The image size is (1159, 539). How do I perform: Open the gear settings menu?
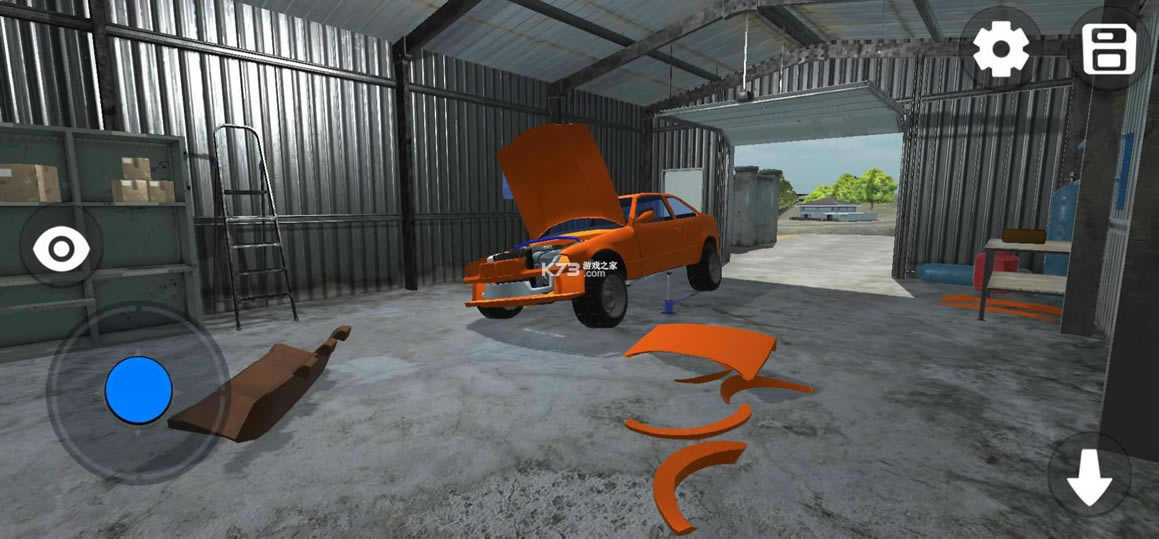coord(1001,46)
